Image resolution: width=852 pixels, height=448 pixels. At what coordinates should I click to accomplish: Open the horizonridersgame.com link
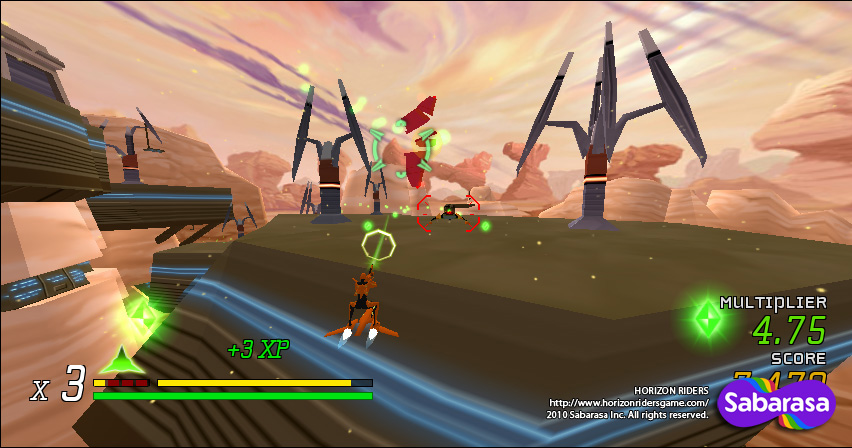[628, 402]
